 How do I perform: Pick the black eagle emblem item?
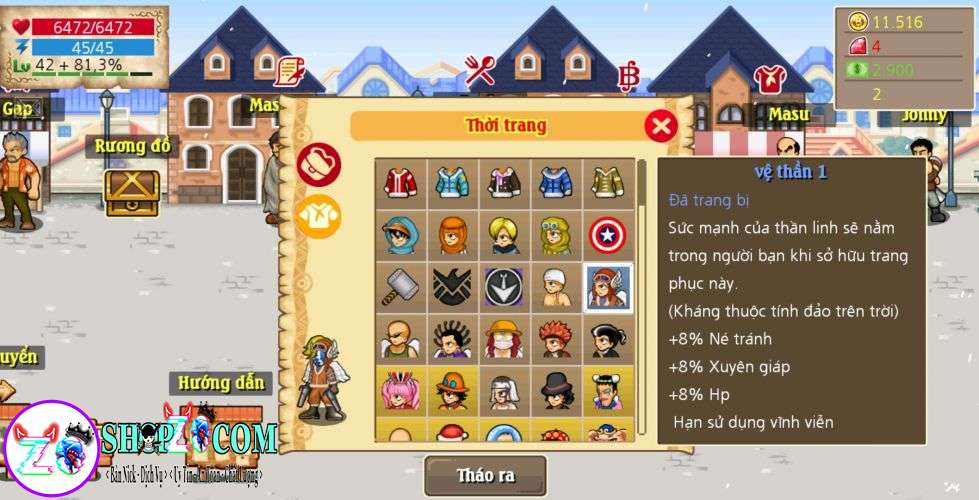tap(452, 287)
